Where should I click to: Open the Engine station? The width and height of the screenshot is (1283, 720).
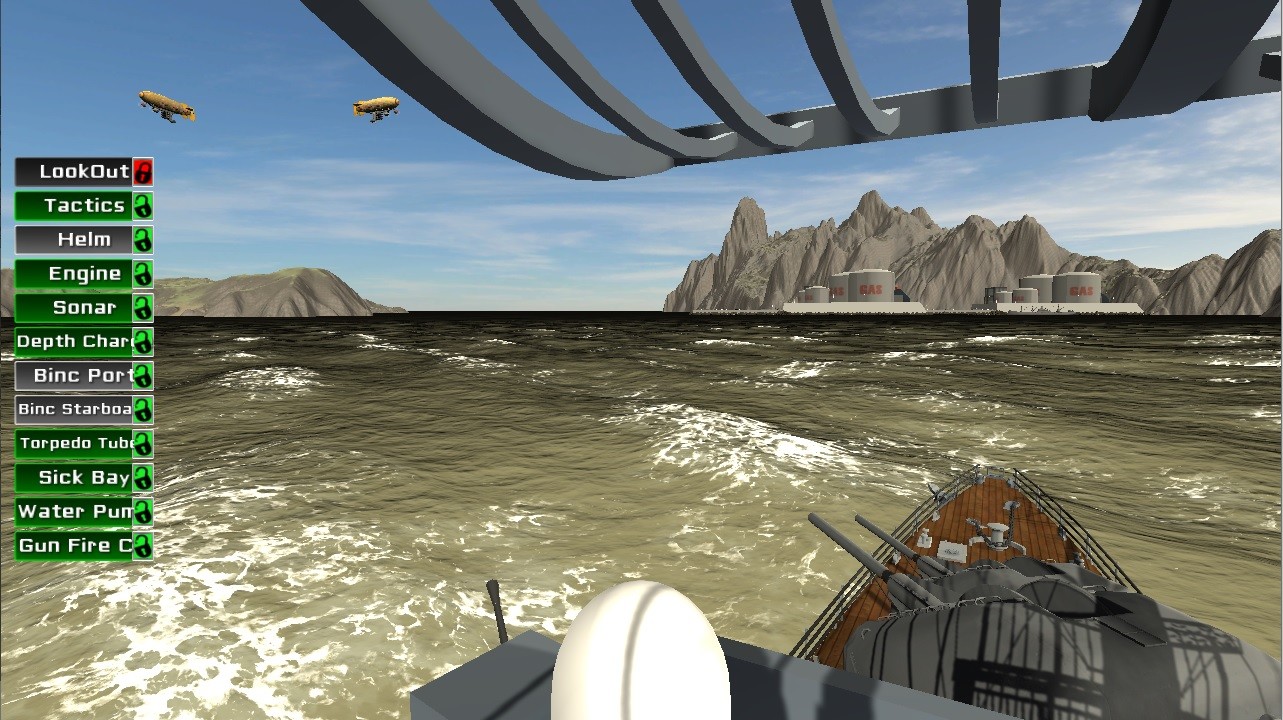[75, 273]
